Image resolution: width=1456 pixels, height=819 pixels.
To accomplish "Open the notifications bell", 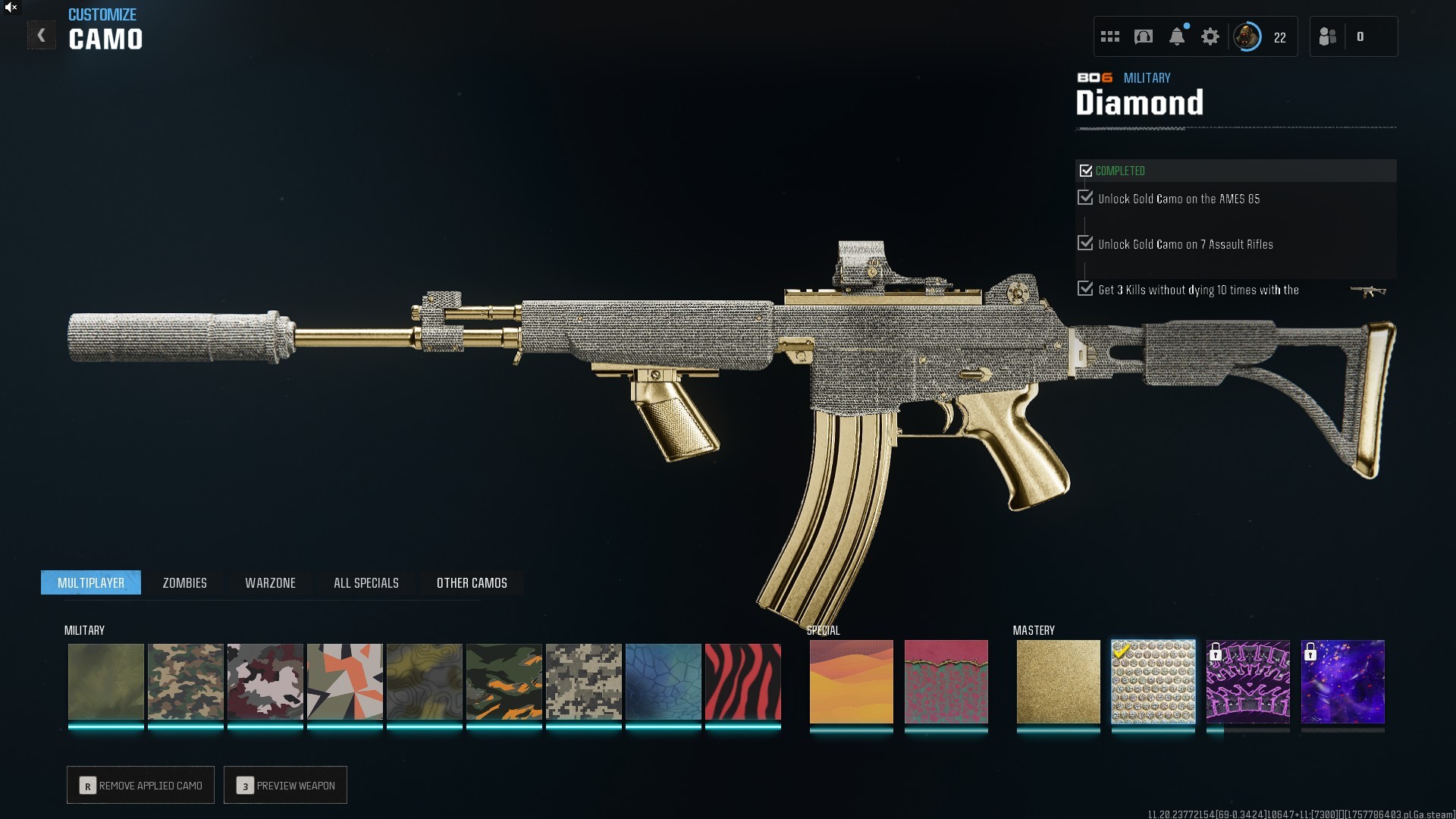I will 1177,37.
